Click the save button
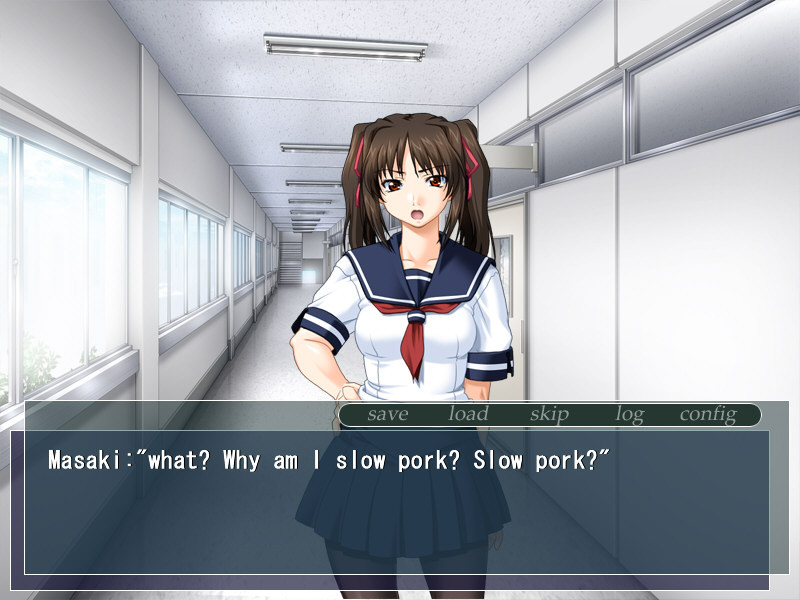The image size is (800, 600). tap(388, 414)
